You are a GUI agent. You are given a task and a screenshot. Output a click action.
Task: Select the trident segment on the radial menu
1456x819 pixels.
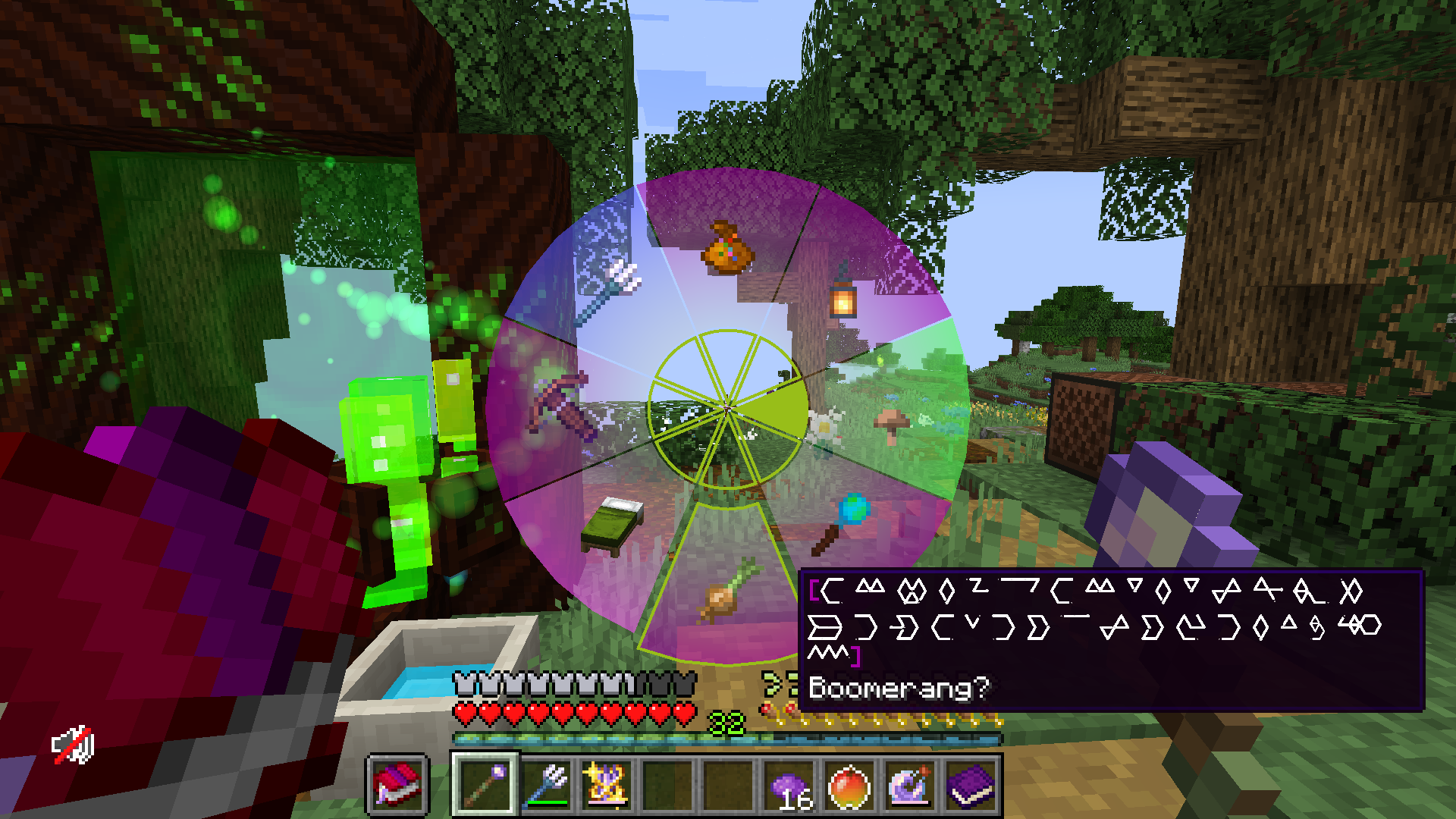click(x=607, y=292)
